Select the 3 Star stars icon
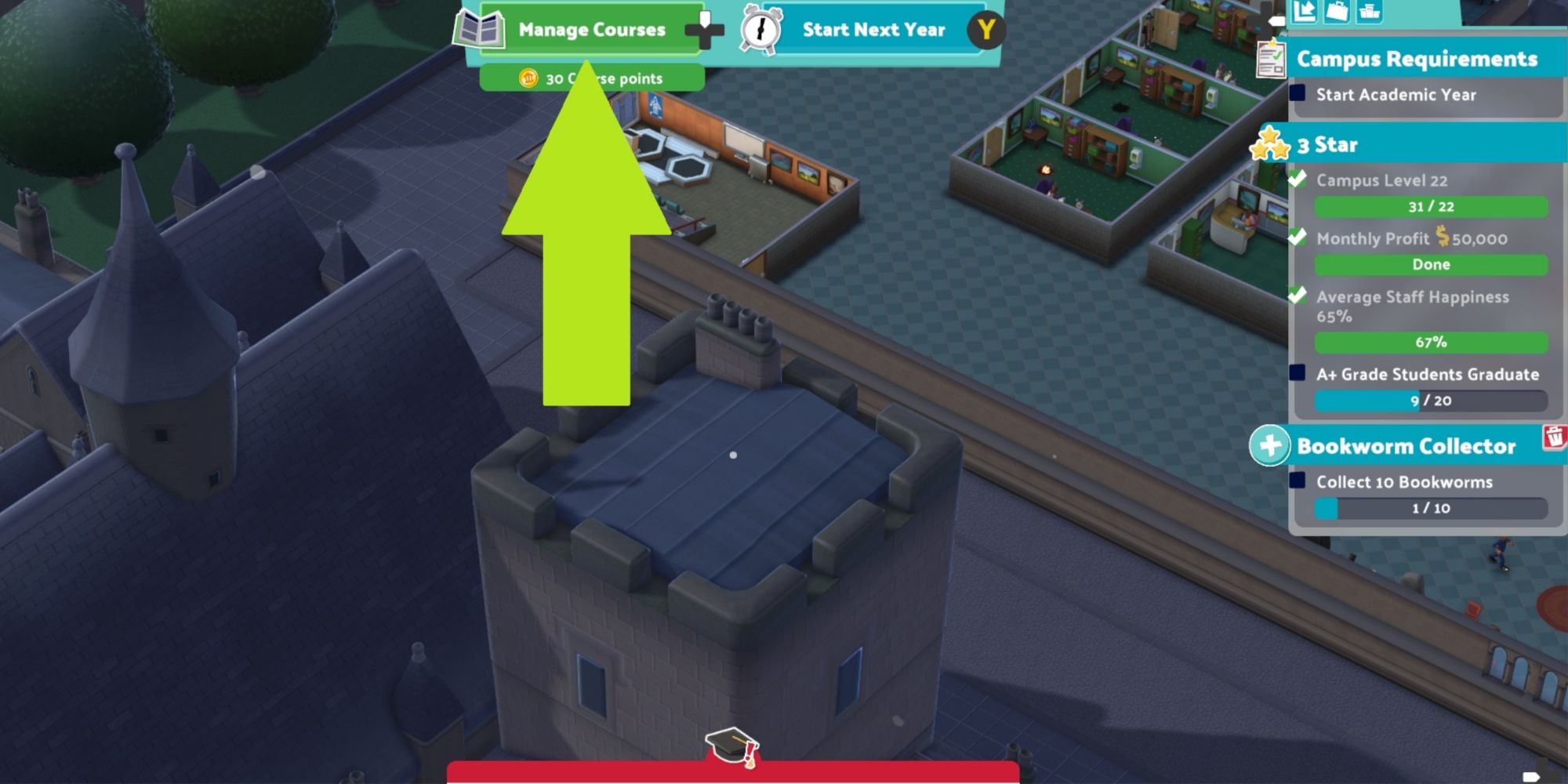1568x784 pixels. [1272, 143]
